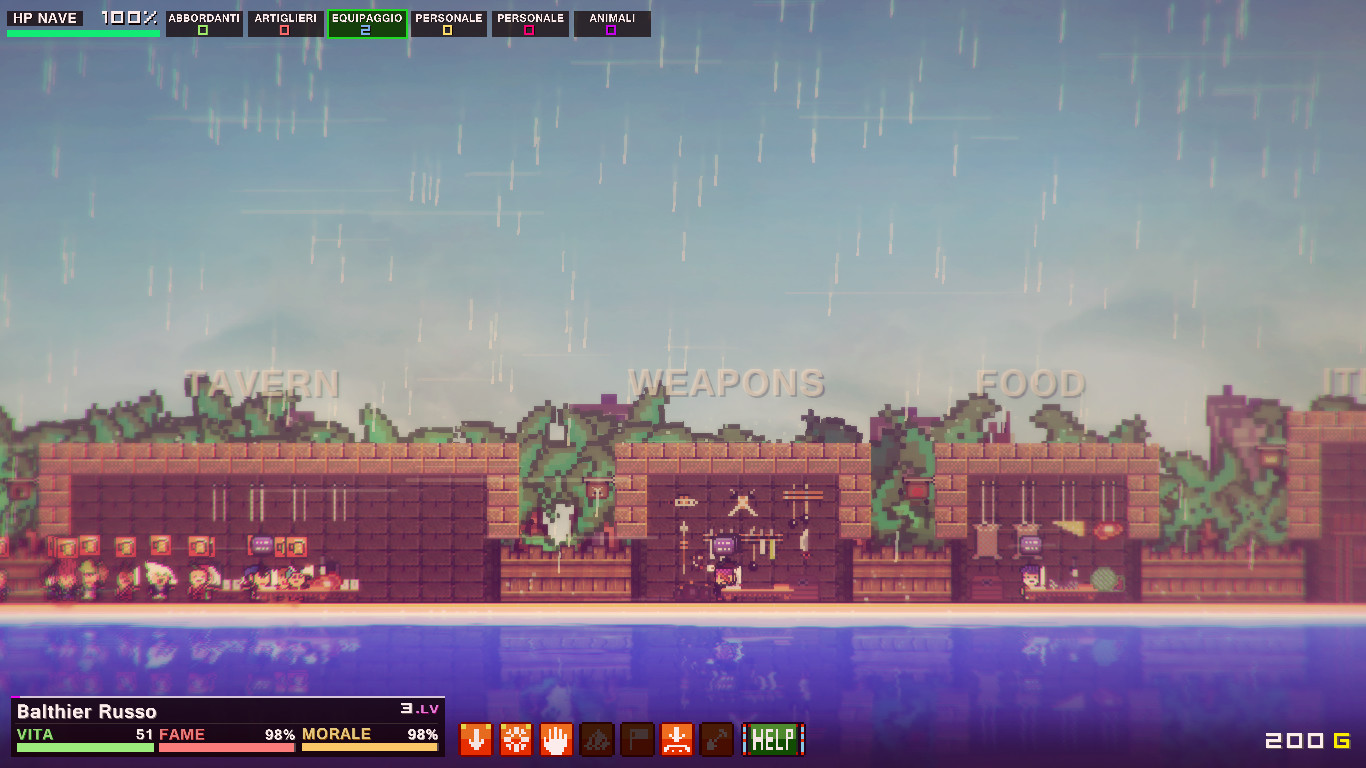1366x768 pixels.
Task: Toggle the pink PERSONALE checkbox
Action: pos(530,31)
